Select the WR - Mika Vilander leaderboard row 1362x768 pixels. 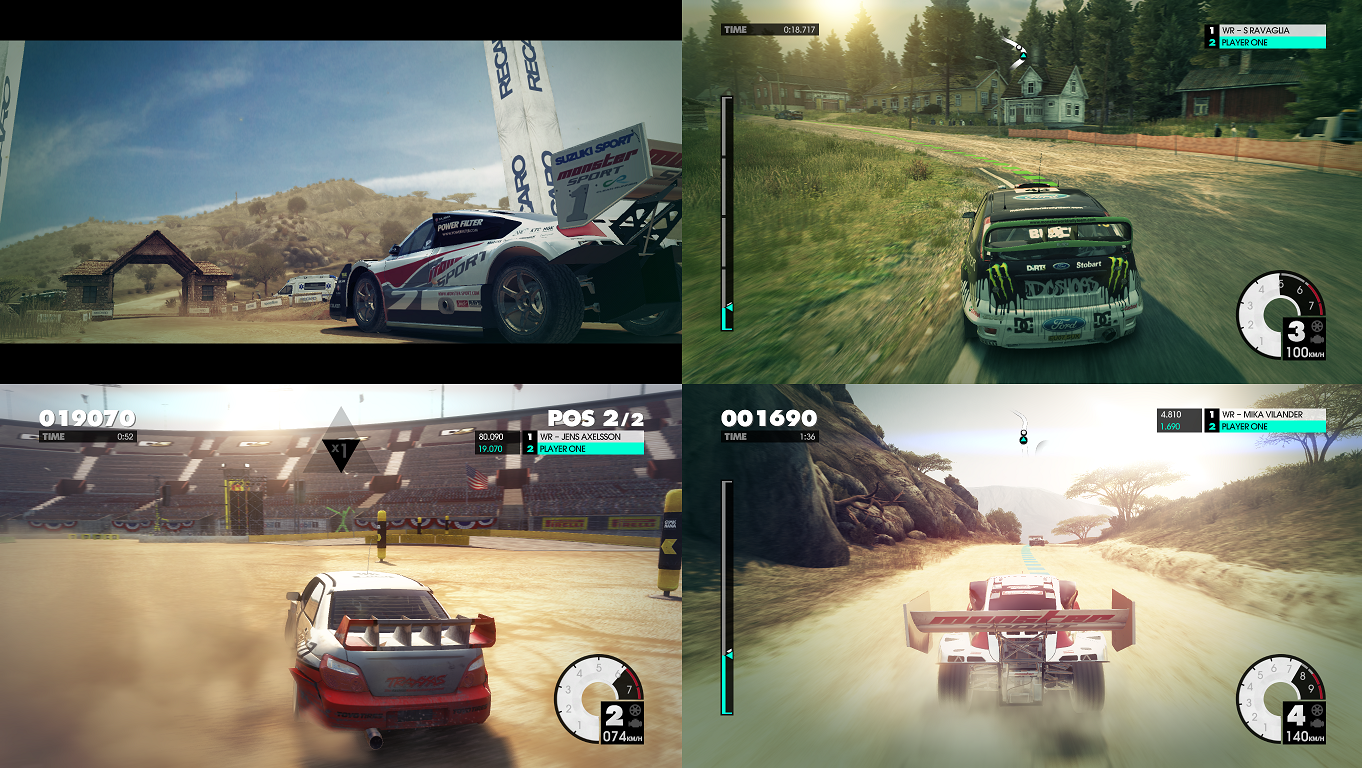(1265, 414)
